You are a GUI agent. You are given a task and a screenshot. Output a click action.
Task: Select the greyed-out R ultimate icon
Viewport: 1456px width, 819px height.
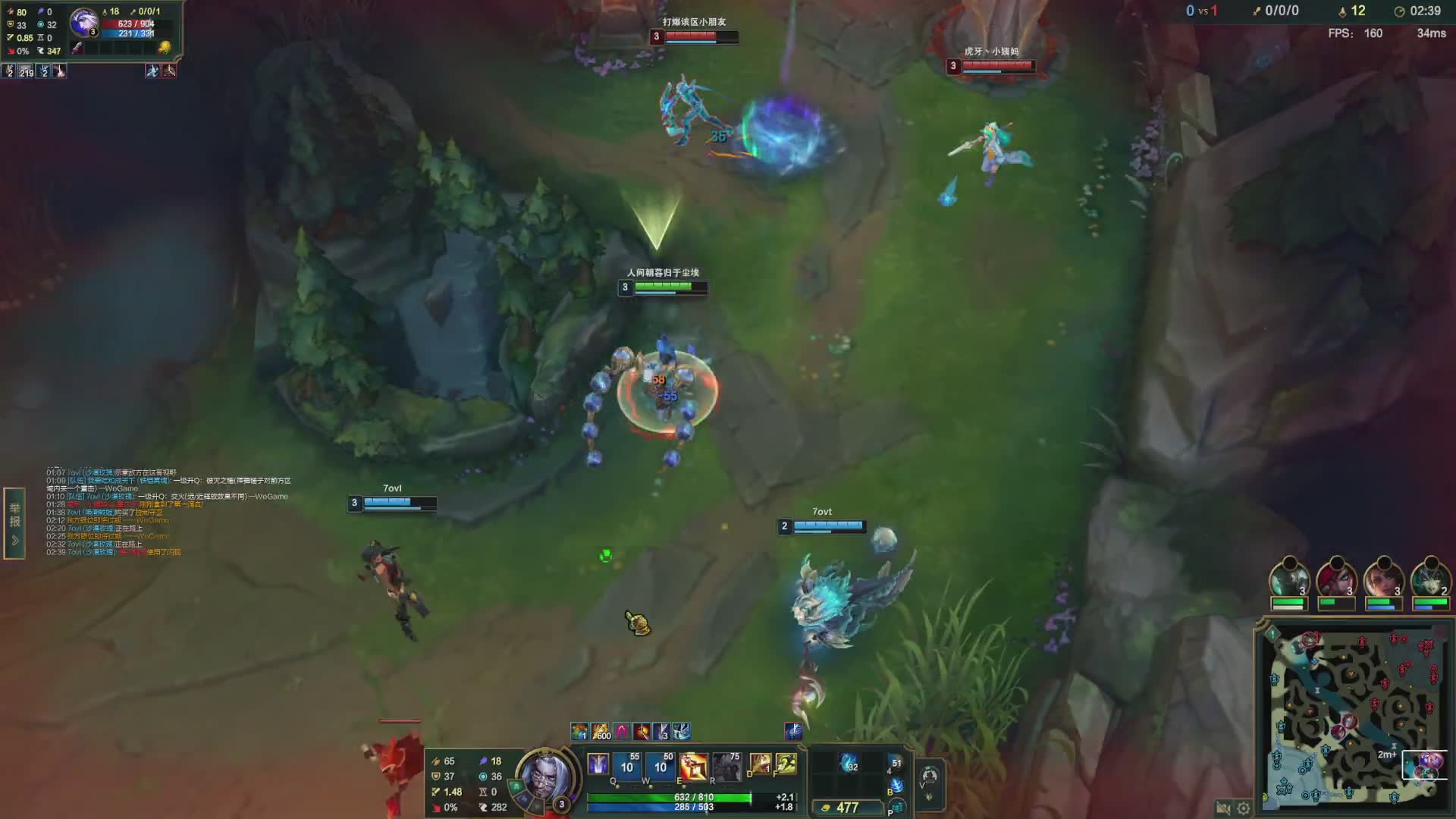pyautogui.click(x=726, y=767)
